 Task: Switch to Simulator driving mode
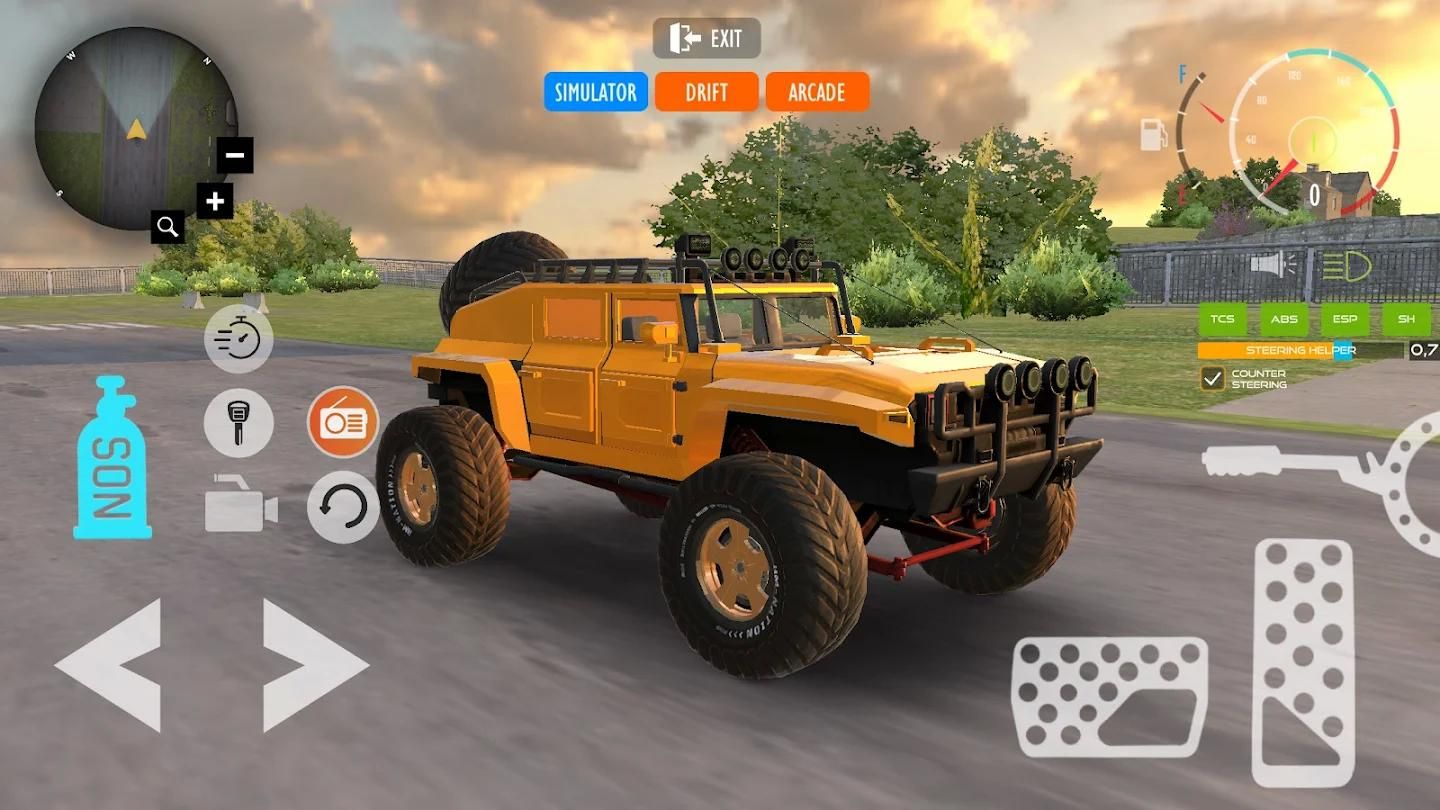click(596, 92)
